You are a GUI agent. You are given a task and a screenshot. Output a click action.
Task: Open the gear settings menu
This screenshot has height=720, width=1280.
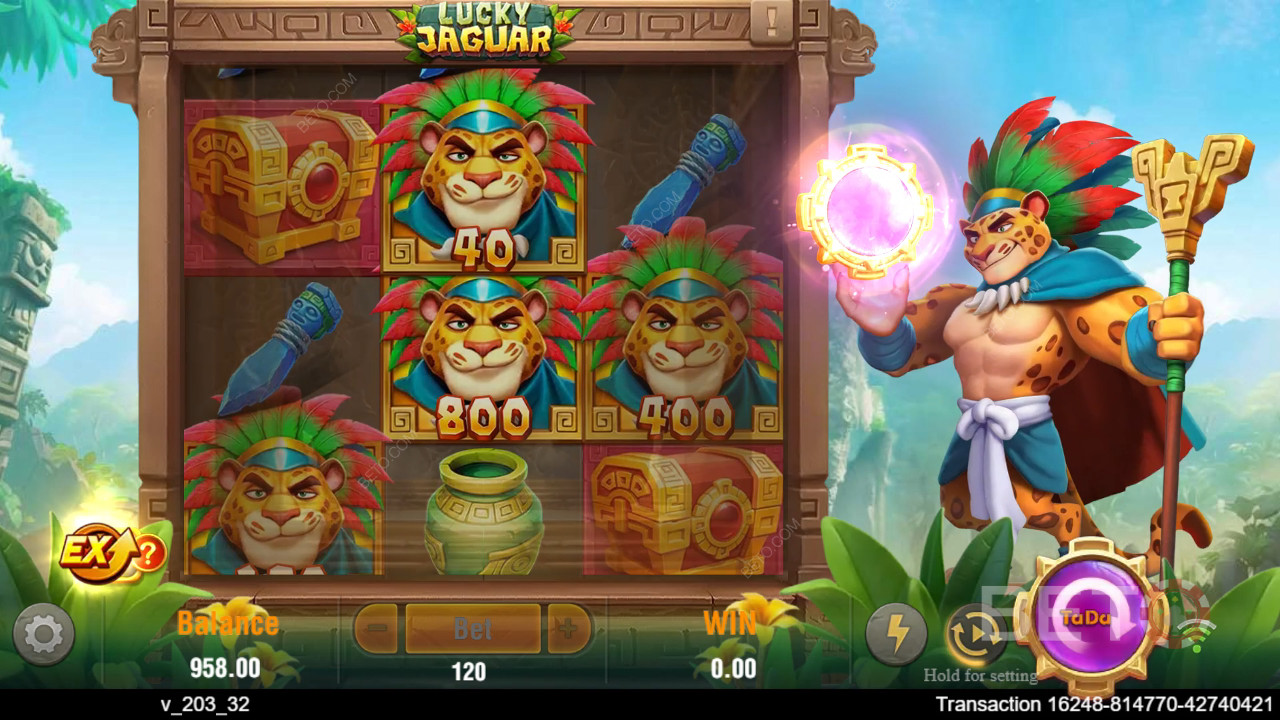click(x=43, y=634)
